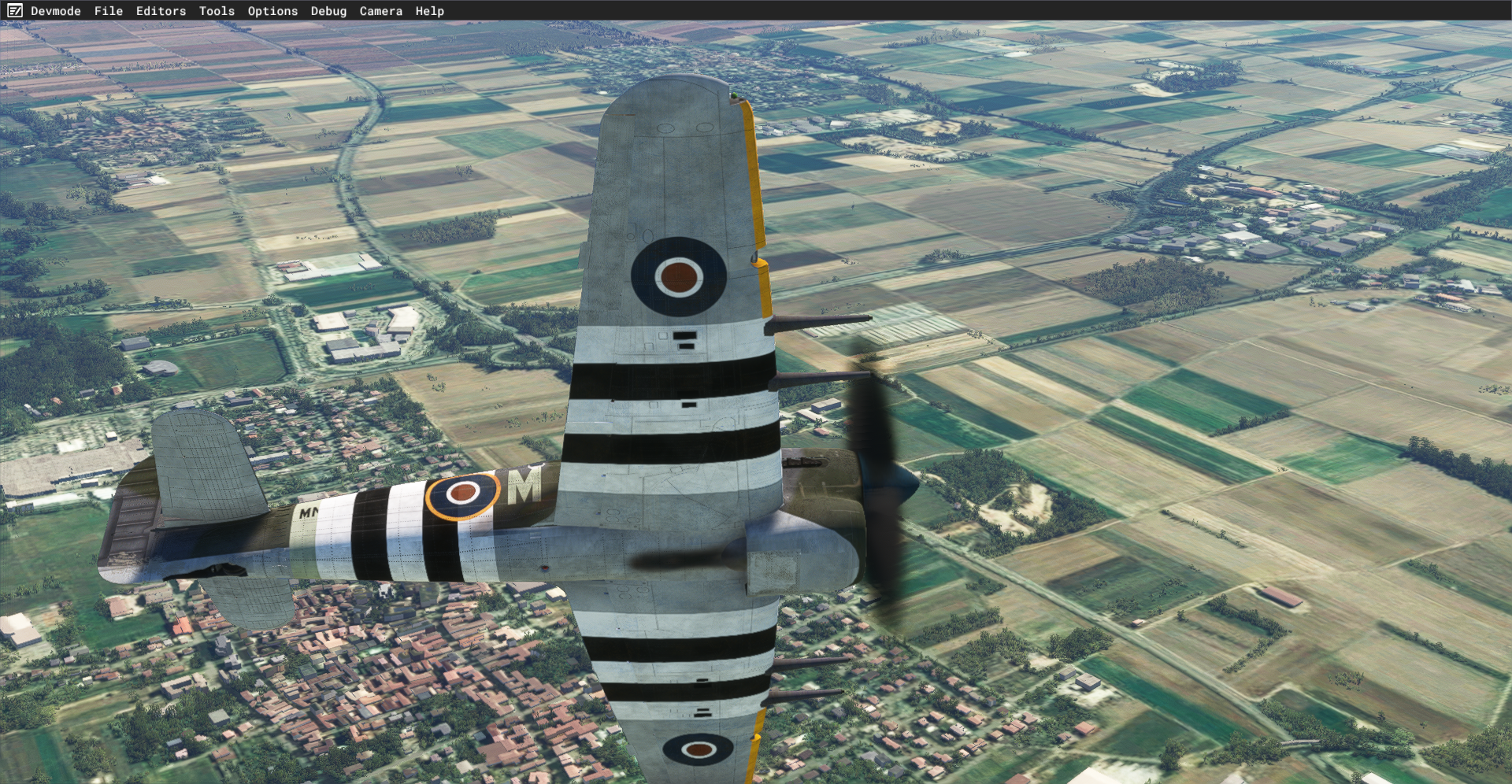Open the Devmode menu
This screenshot has width=1512, height=784.
click(x=55, y=11)
